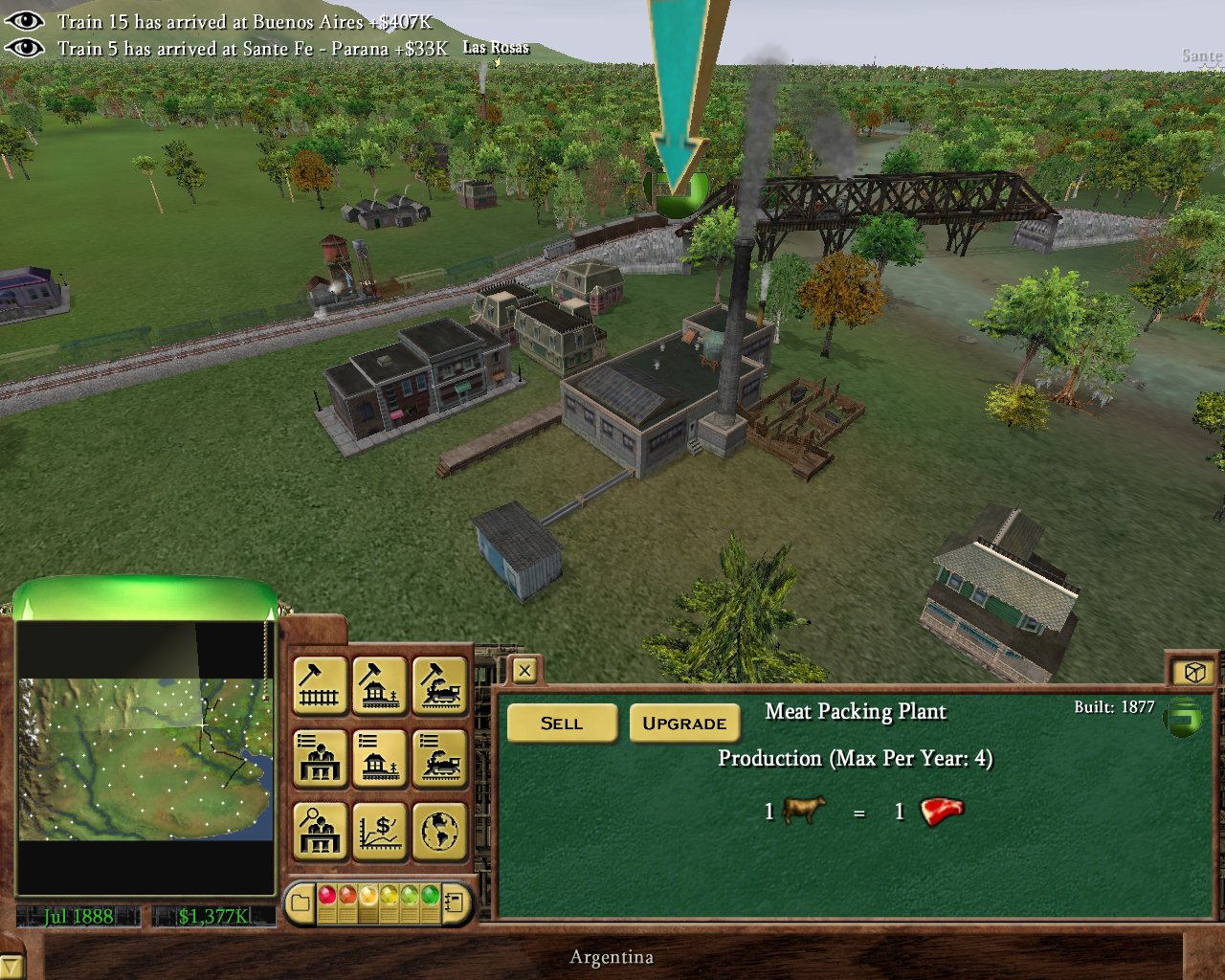Click the cube icon above the info panel
Viewport: 1225px width, 980px height.
1193,673
